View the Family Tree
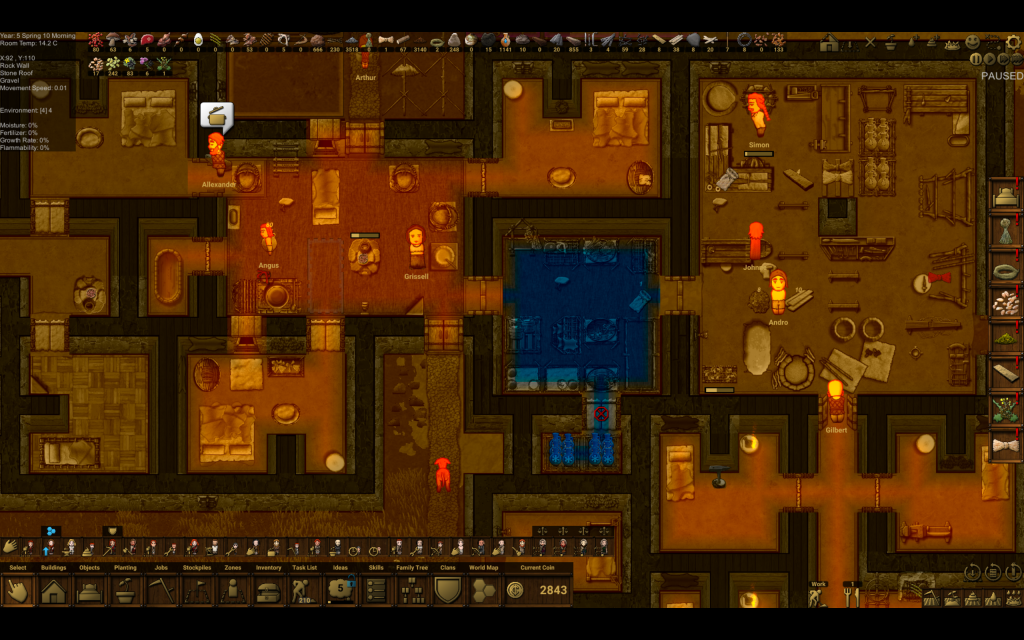This screenshot has width=1024, height=640. pyautogui.click(x=412, y=590)
